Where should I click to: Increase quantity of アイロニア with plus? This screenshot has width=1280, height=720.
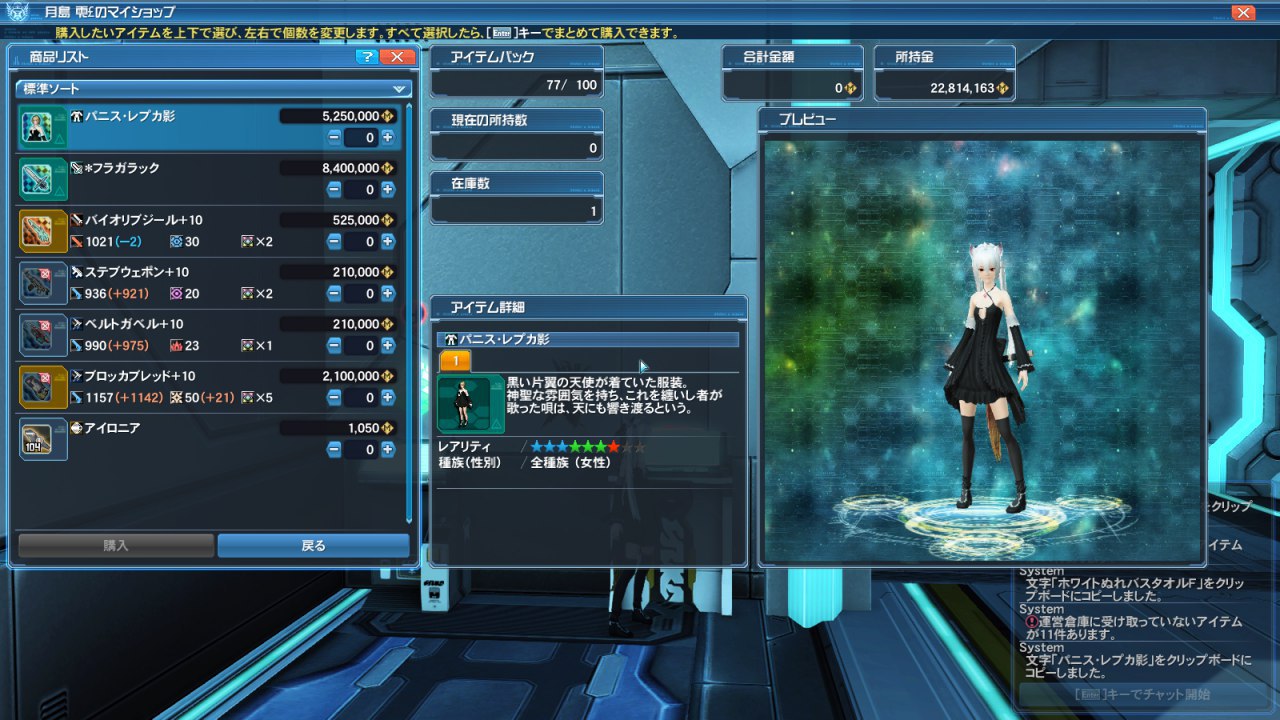[x=387, y=449]
